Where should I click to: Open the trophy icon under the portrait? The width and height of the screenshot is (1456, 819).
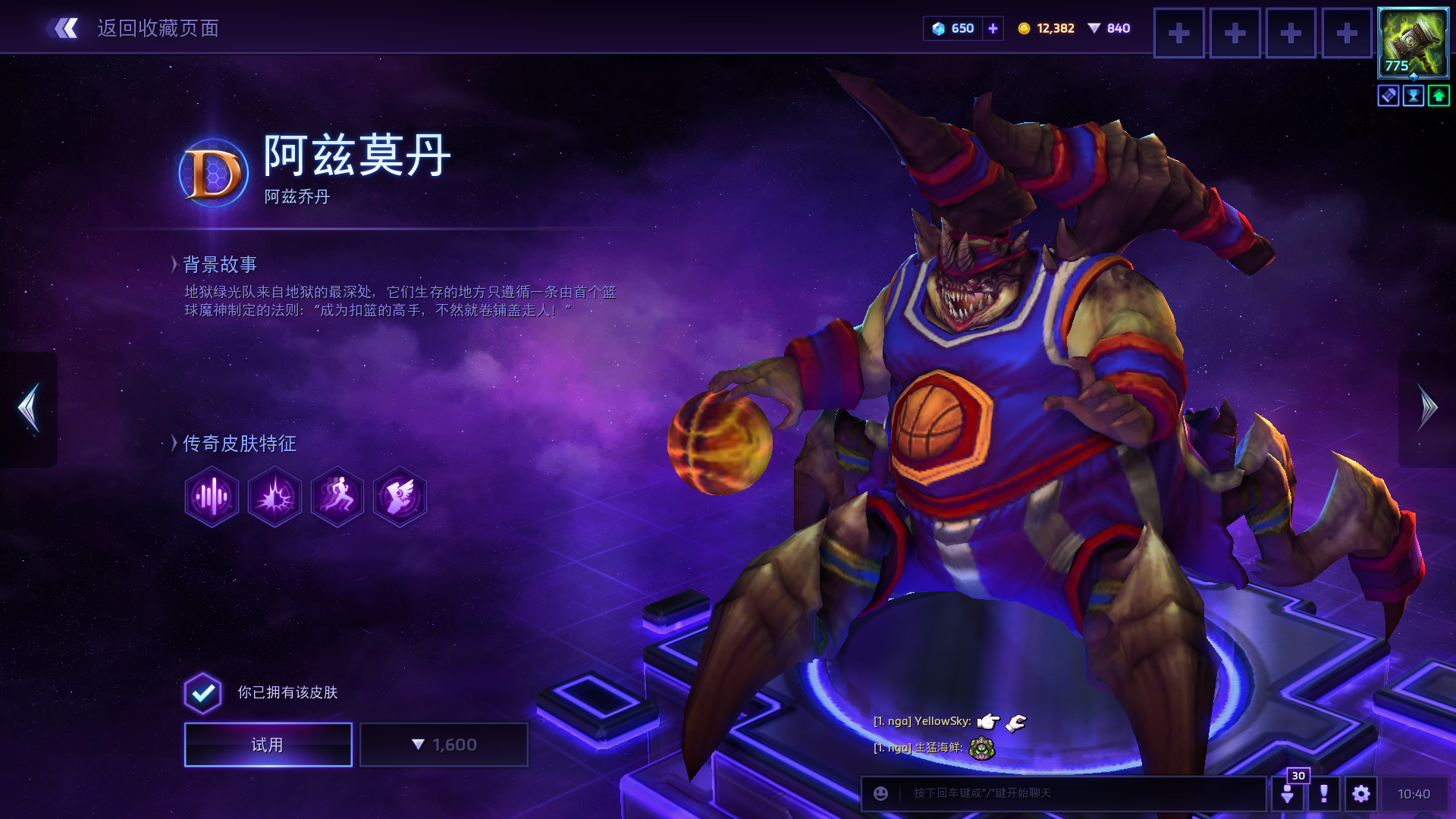tap(1414, 96)
